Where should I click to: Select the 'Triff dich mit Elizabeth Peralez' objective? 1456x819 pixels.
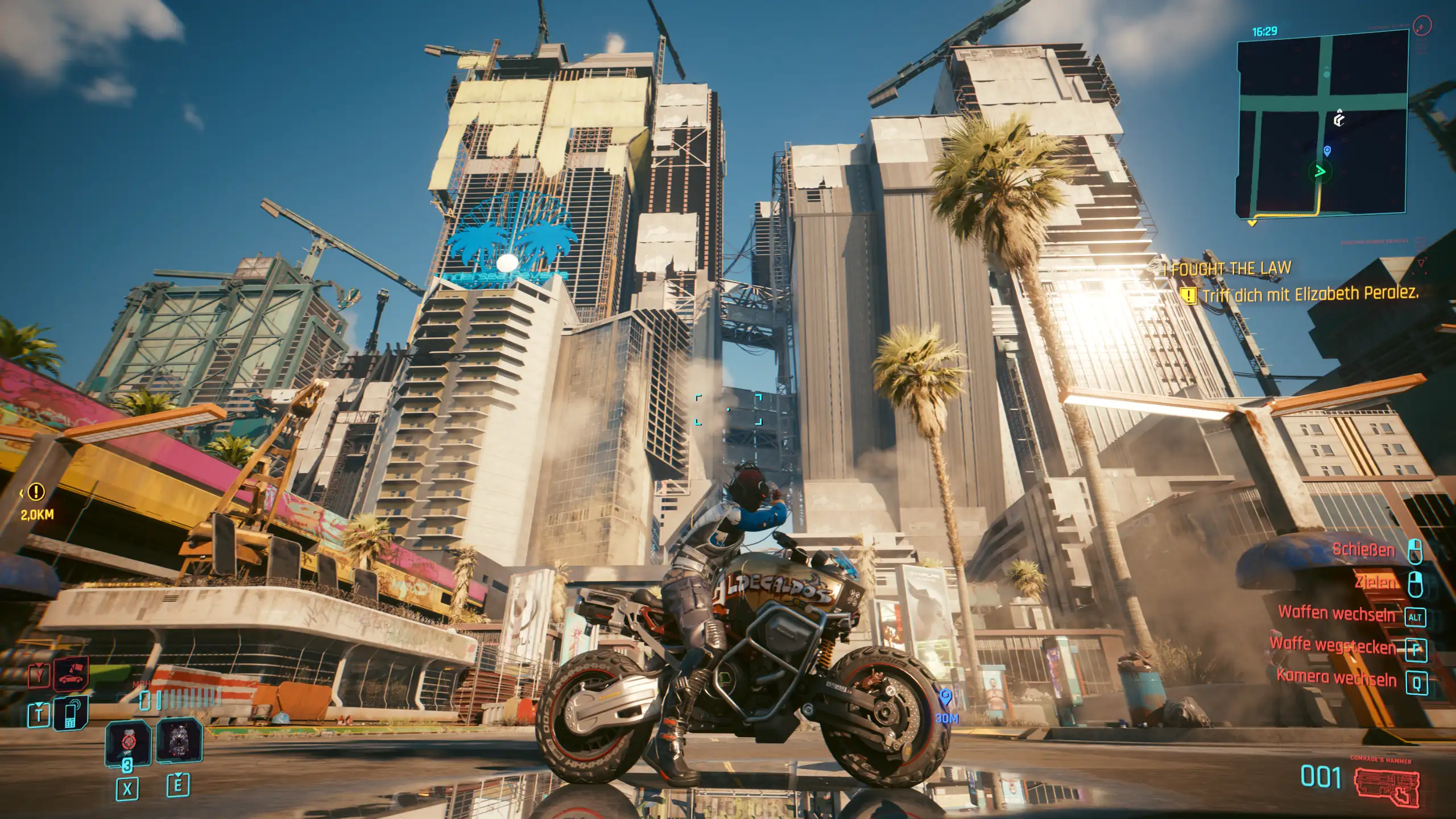coord(1309,294)
